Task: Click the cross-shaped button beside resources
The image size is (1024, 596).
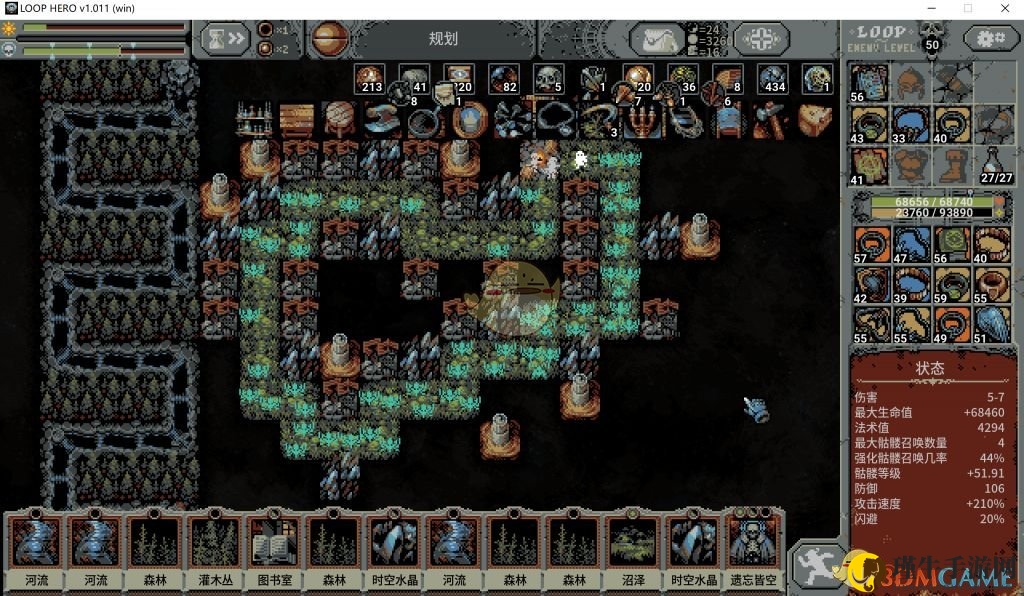Action: [x=761, y=39]
